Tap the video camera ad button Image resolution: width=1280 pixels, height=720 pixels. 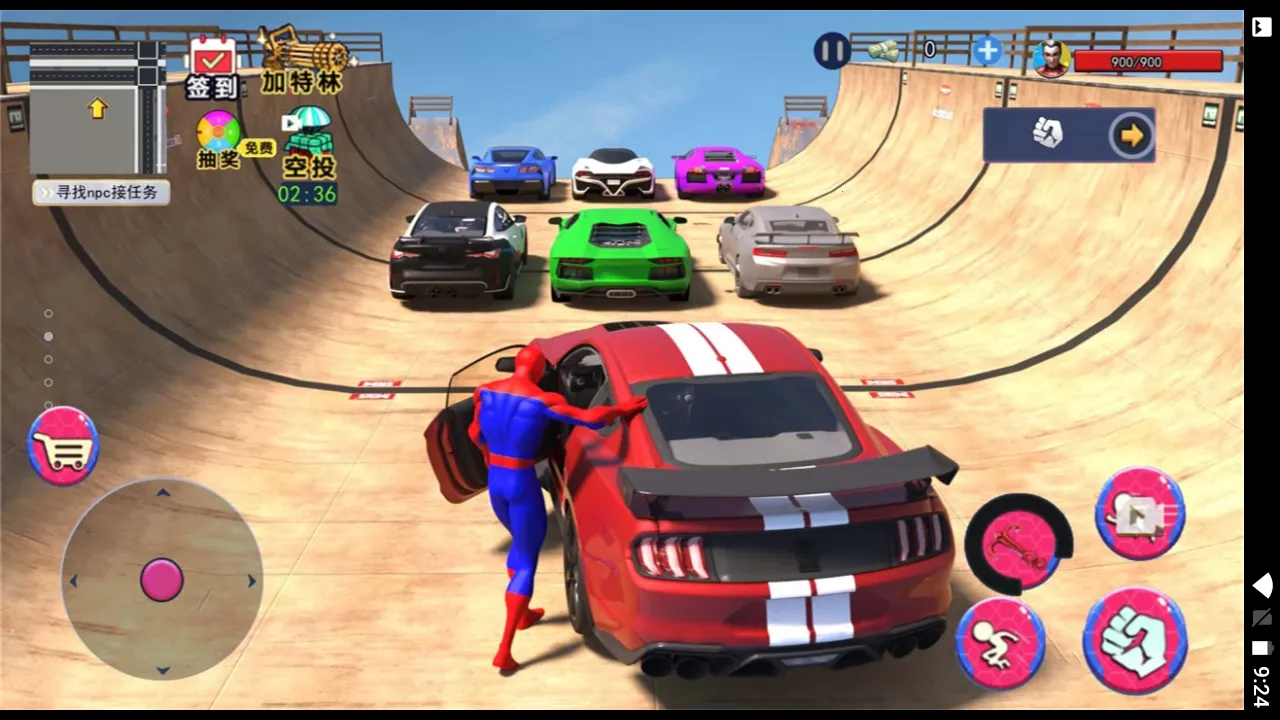pos(1140,514)
